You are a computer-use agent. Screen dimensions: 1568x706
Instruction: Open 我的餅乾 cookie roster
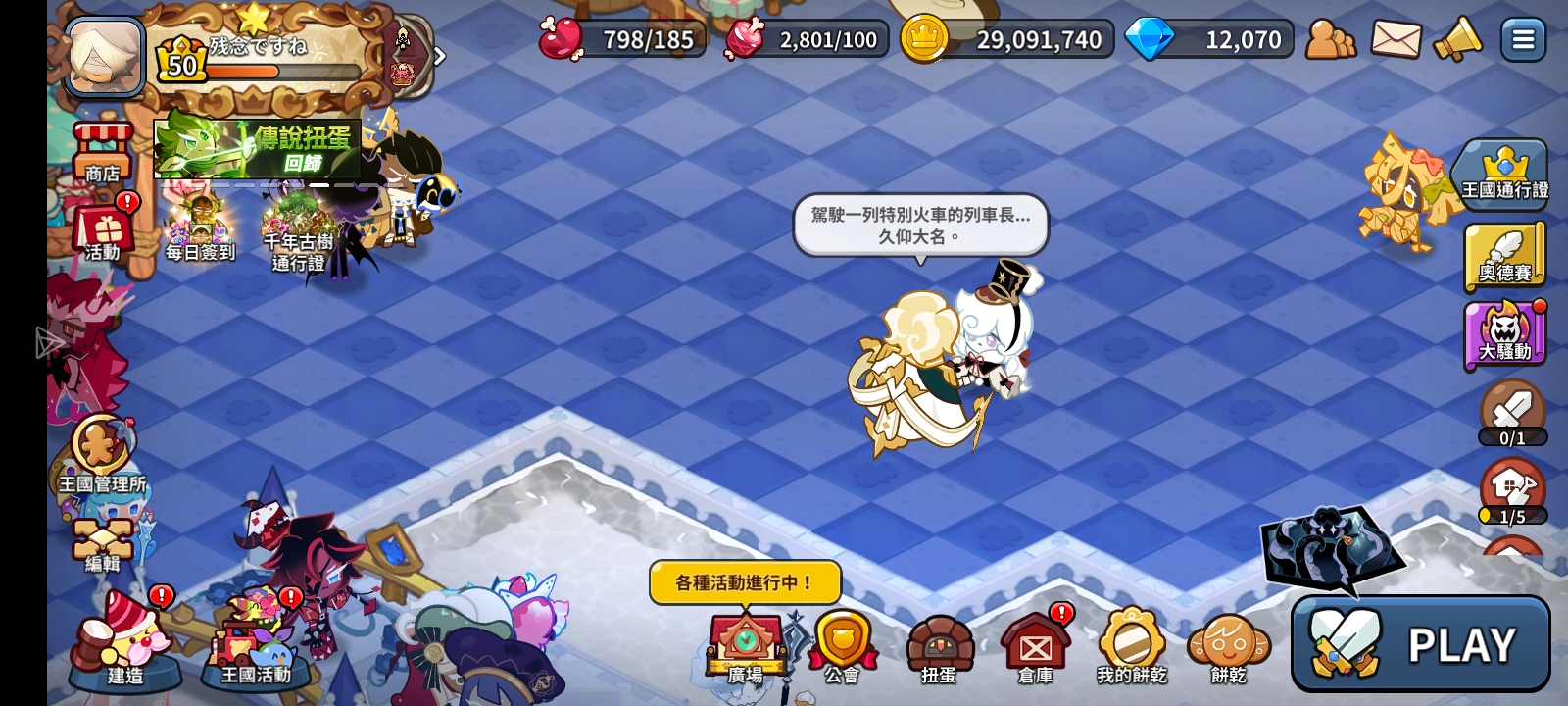[x=1131, y=642]
